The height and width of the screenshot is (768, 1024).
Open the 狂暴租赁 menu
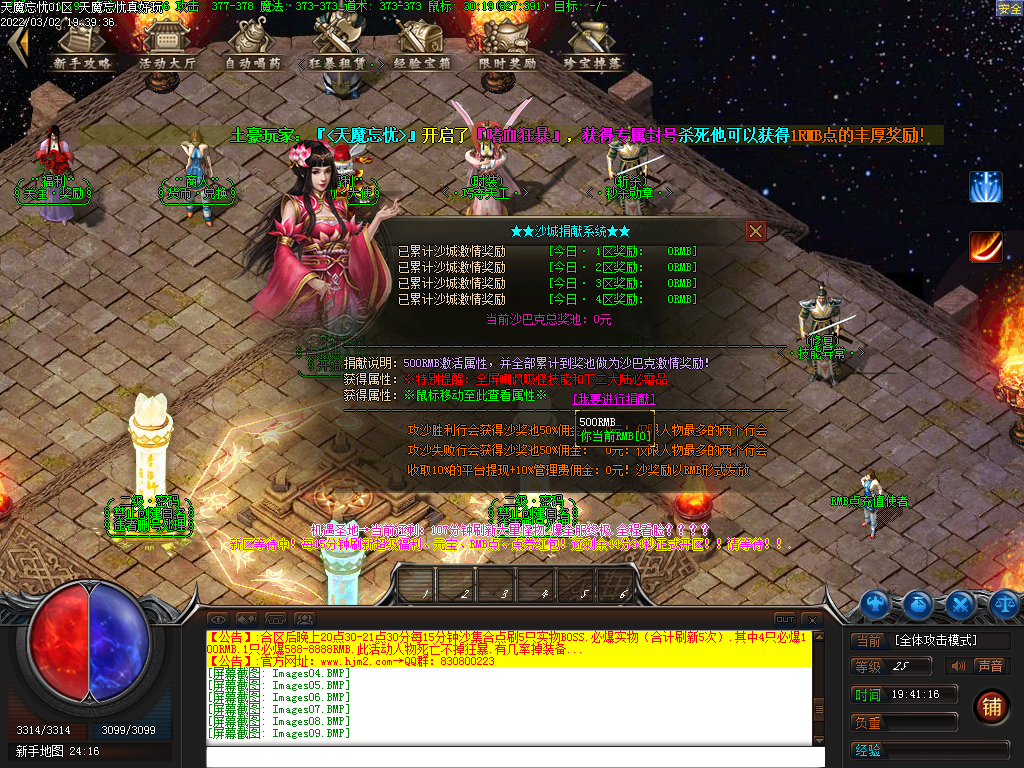334,46
